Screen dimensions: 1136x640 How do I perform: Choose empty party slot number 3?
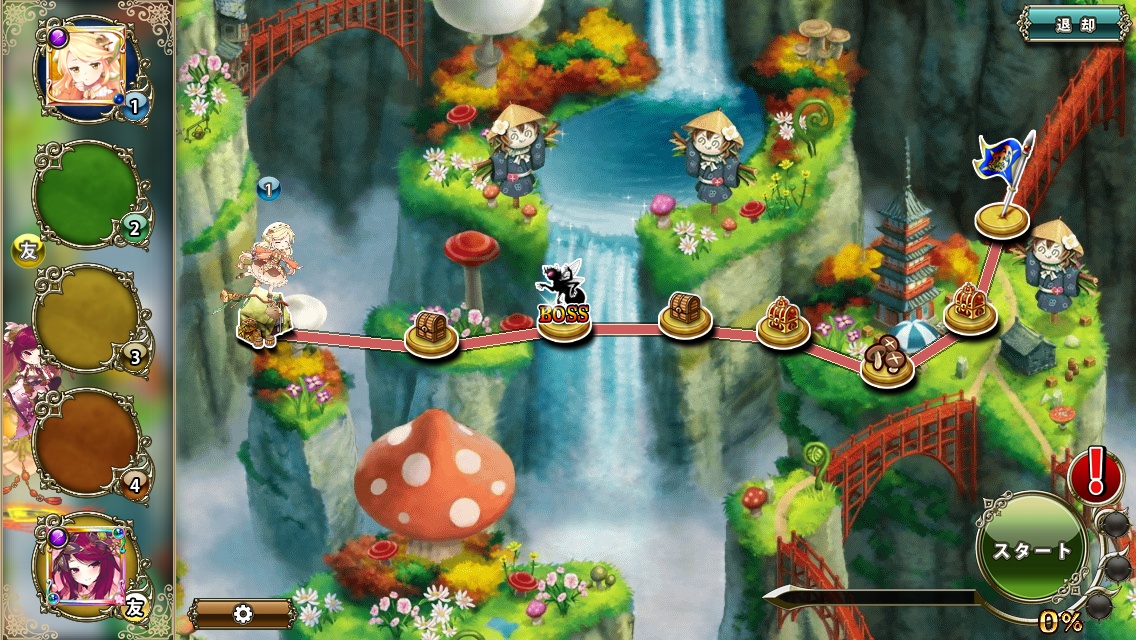(86, 318)
